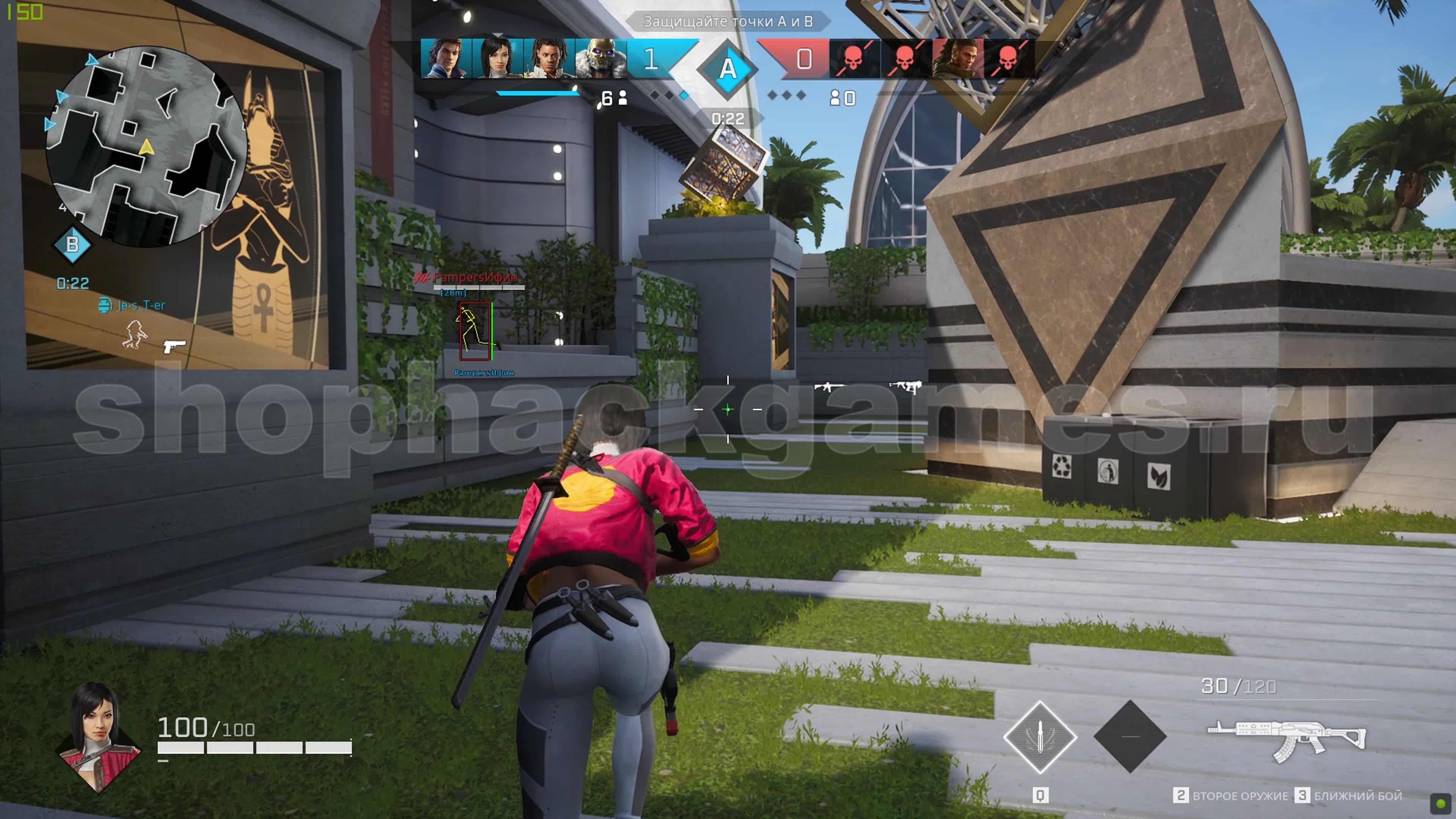Select the gold skull-masked teammate portrait
1456x819 pixels.
coord(600,58)
